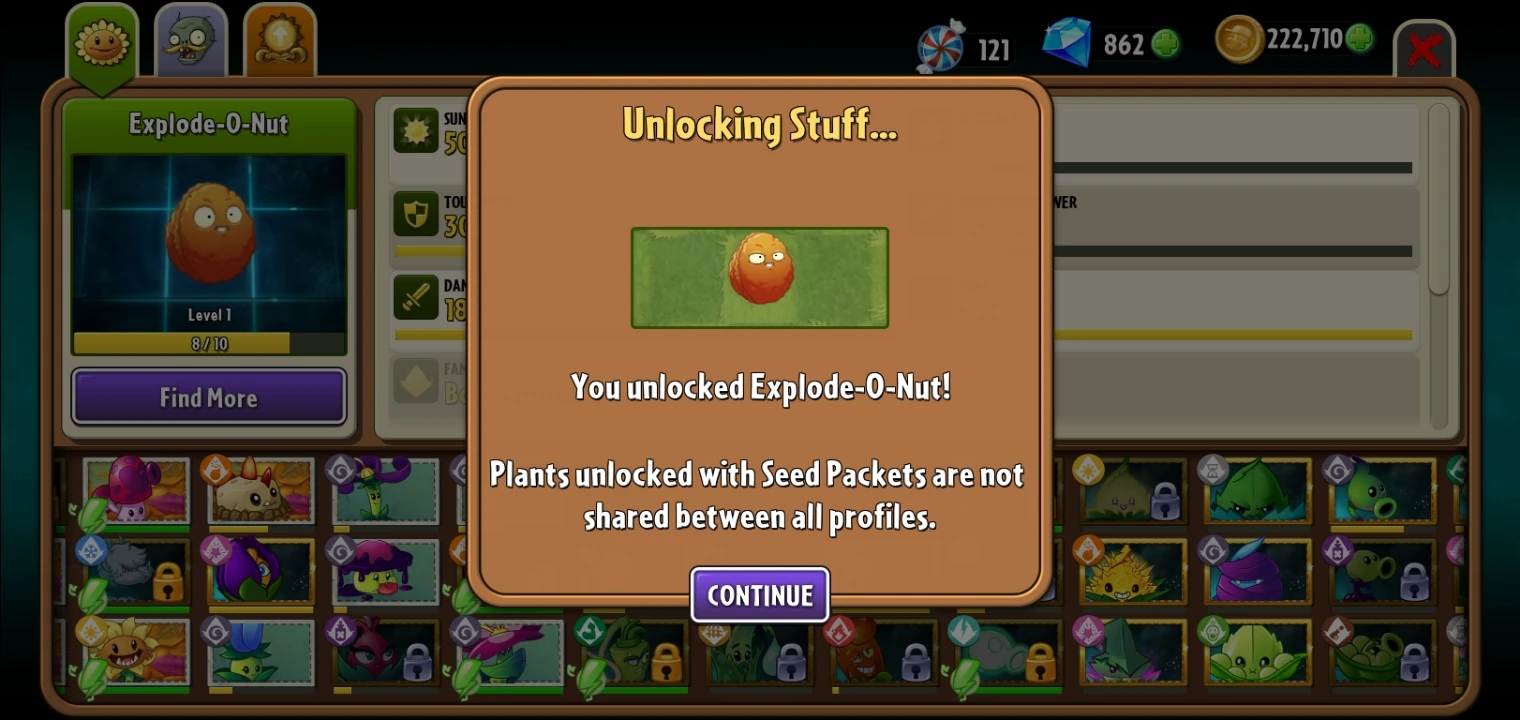Open the third mastery tab at the top
The image size is (1520, 720).
tap(280, 40)
